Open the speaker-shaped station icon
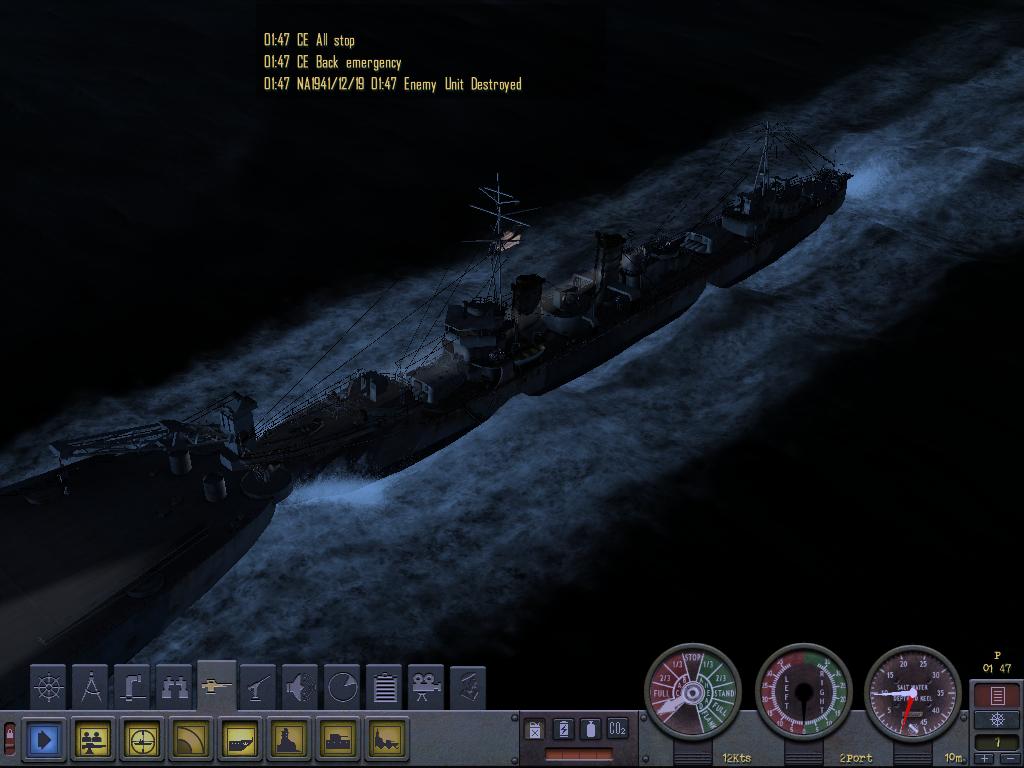This screenshot has width=1024, height=768. coord(300,687)
